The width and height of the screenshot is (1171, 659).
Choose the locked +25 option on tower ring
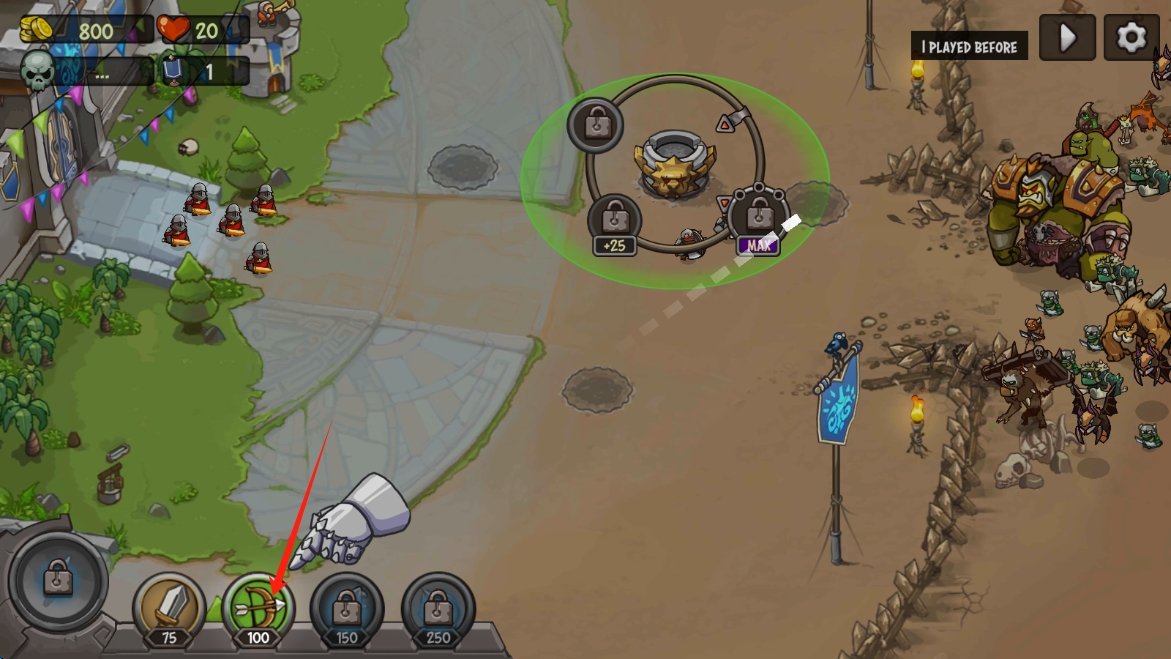615,222
